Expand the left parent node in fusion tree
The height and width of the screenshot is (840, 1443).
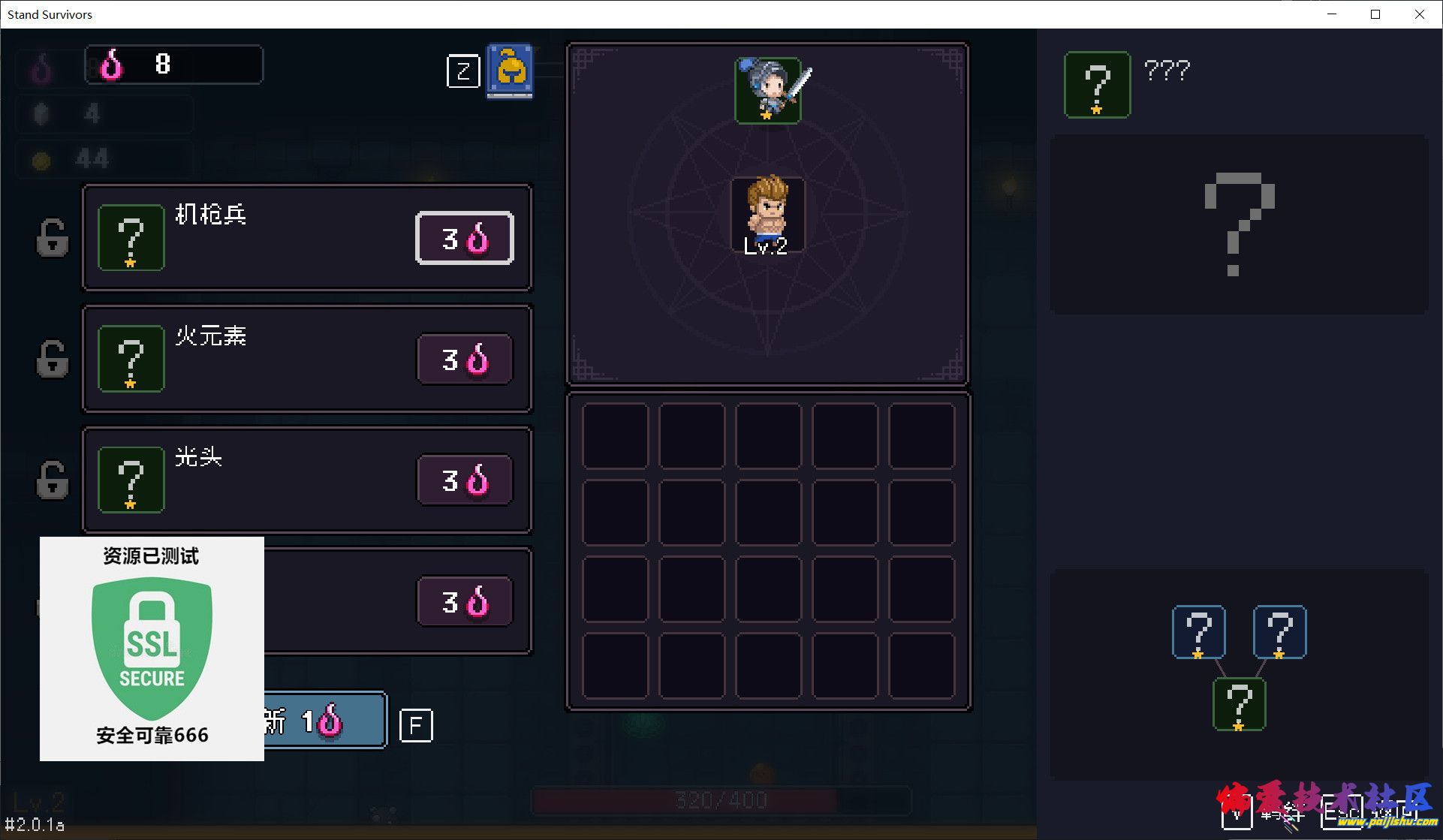click(1199, 631)
